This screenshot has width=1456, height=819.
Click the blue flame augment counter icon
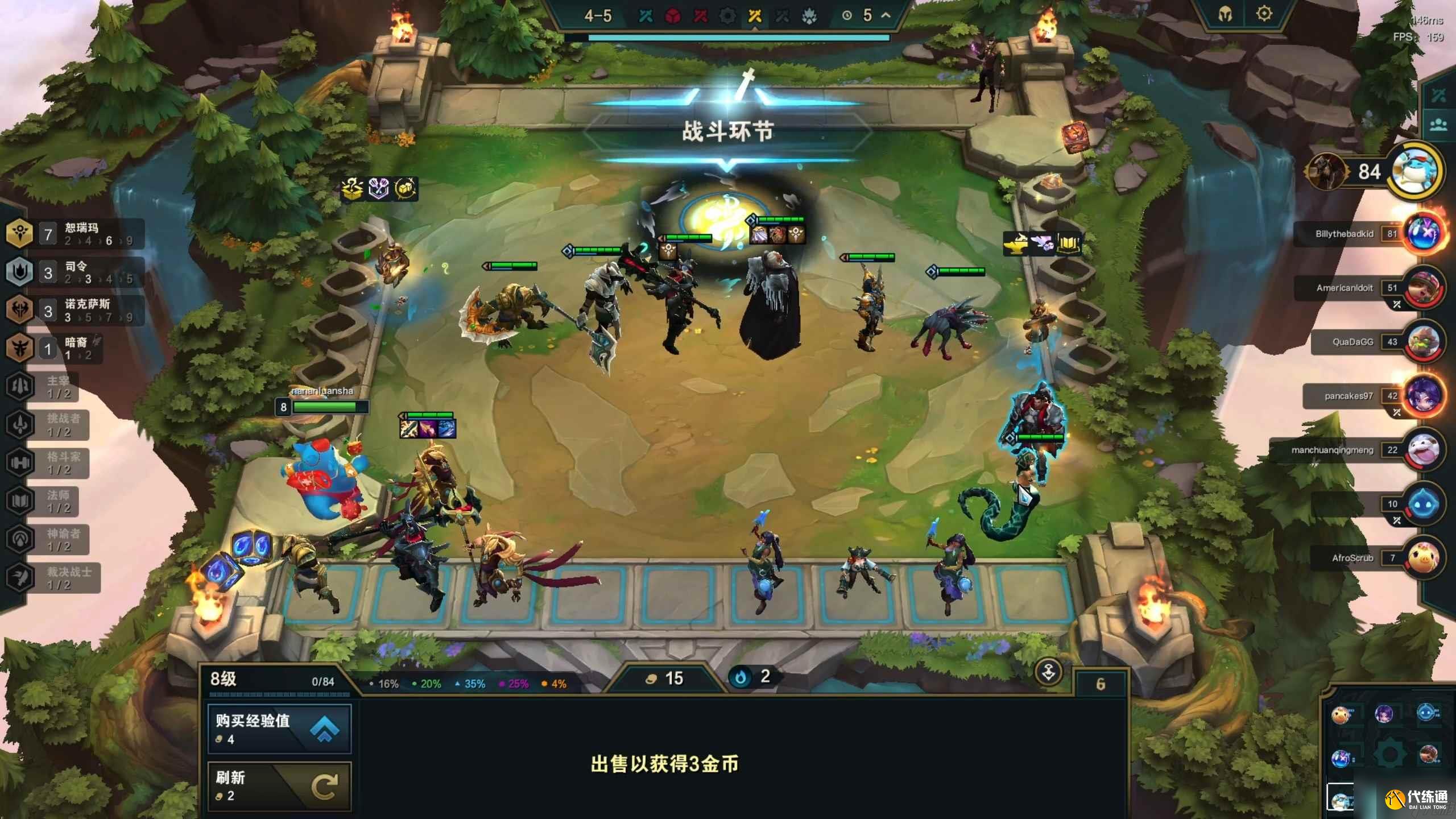(x=747, y=677)
